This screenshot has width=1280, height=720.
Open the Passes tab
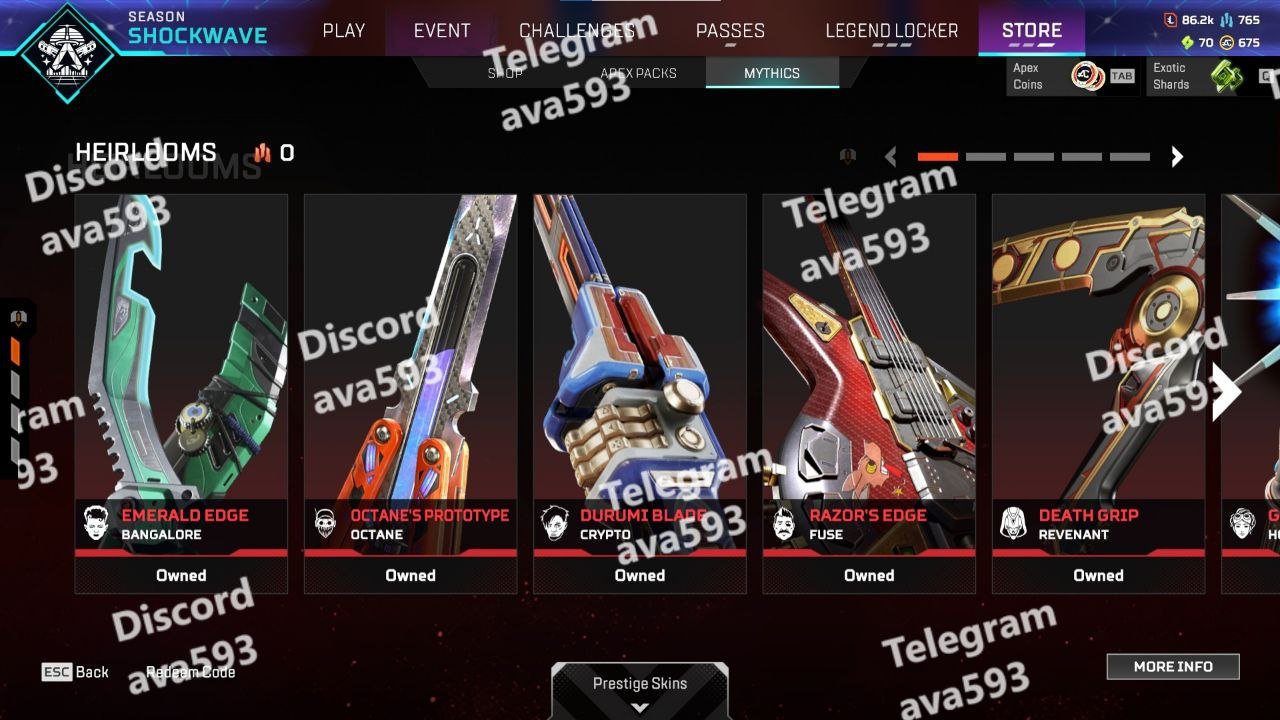point(730,31)
